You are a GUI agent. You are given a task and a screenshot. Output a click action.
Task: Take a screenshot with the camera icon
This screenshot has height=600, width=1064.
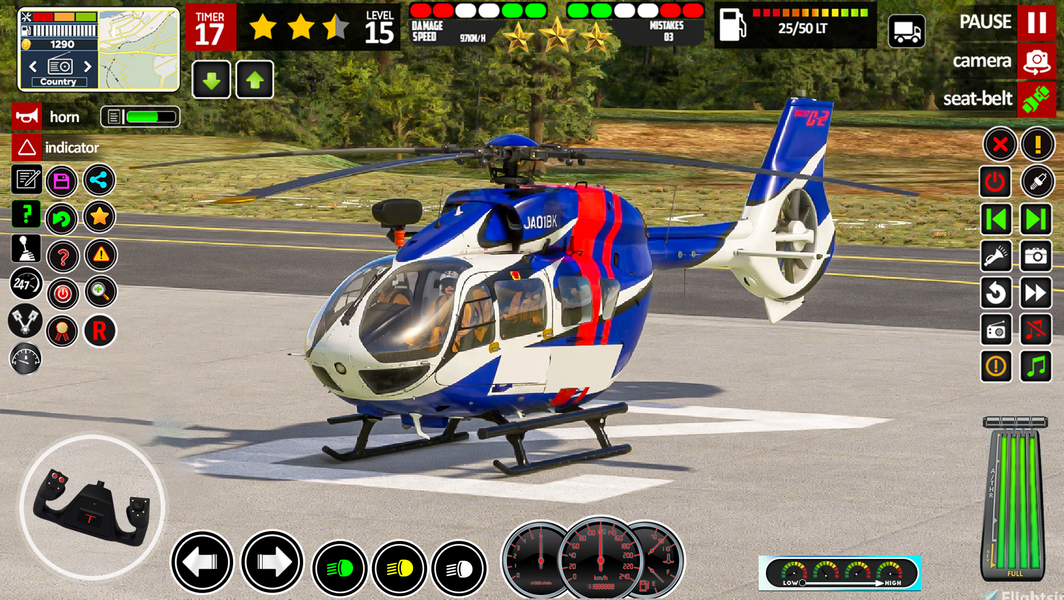pos(1036,256)
